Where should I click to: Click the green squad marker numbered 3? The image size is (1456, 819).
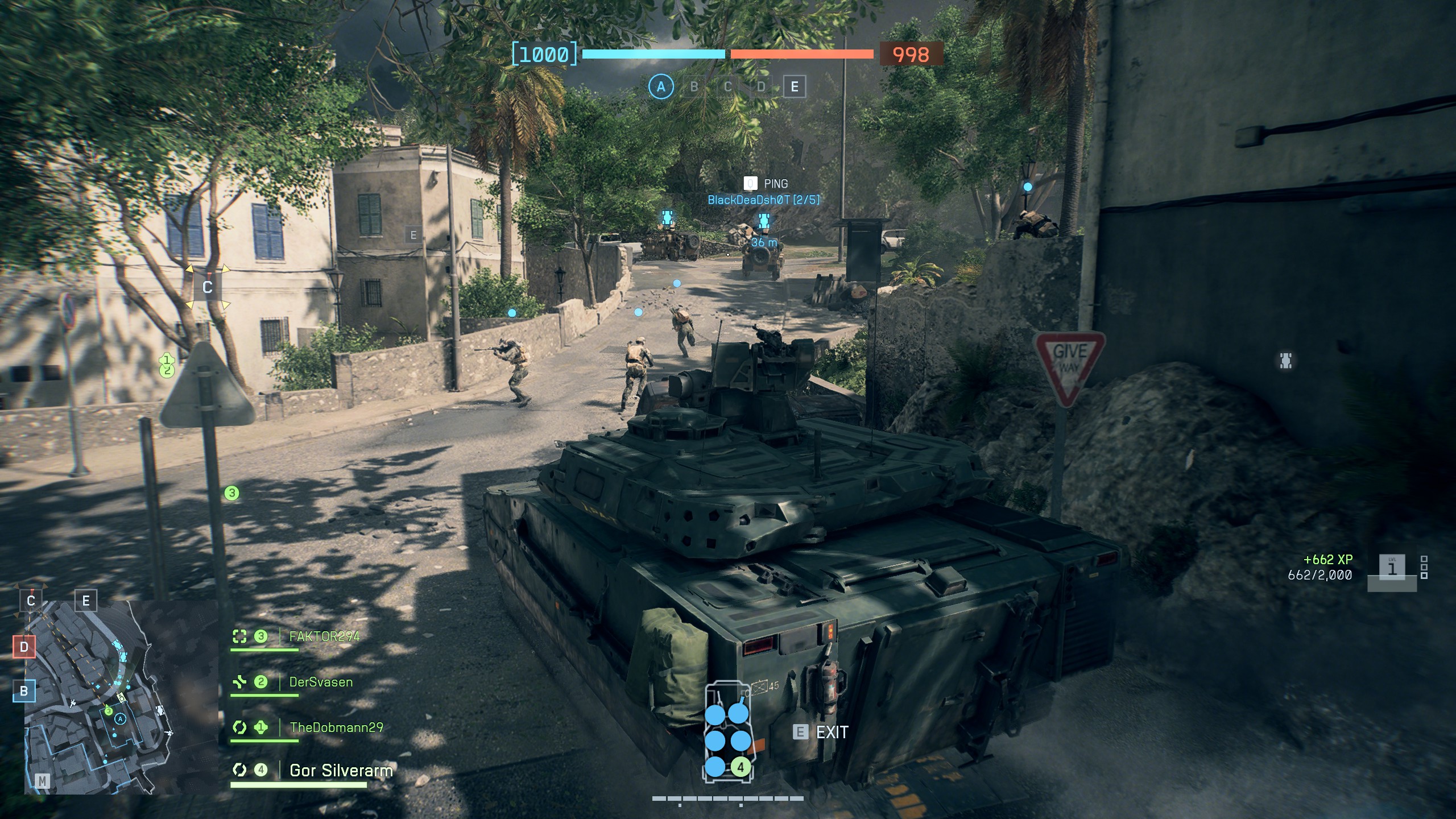pyautogui.click(x=231, y=493)
